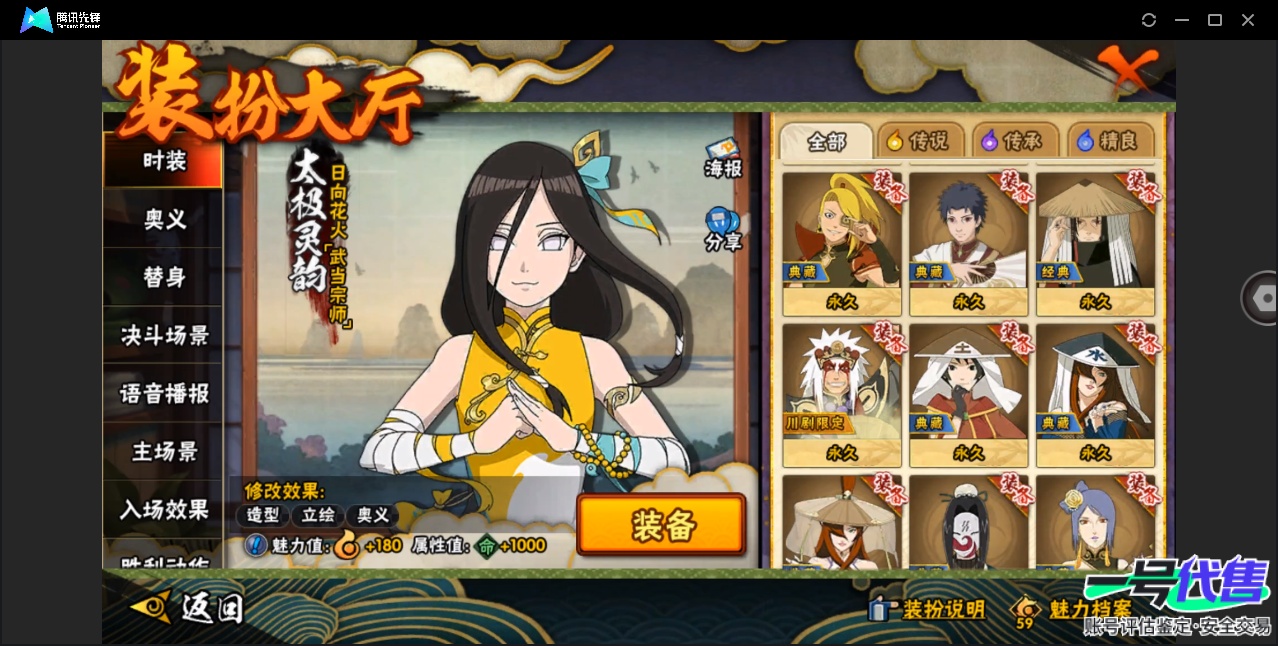Image resolution: width=1278 pixels, height=646 pixels.
Task: Open the 奥义 category
Action: point(163,219)
